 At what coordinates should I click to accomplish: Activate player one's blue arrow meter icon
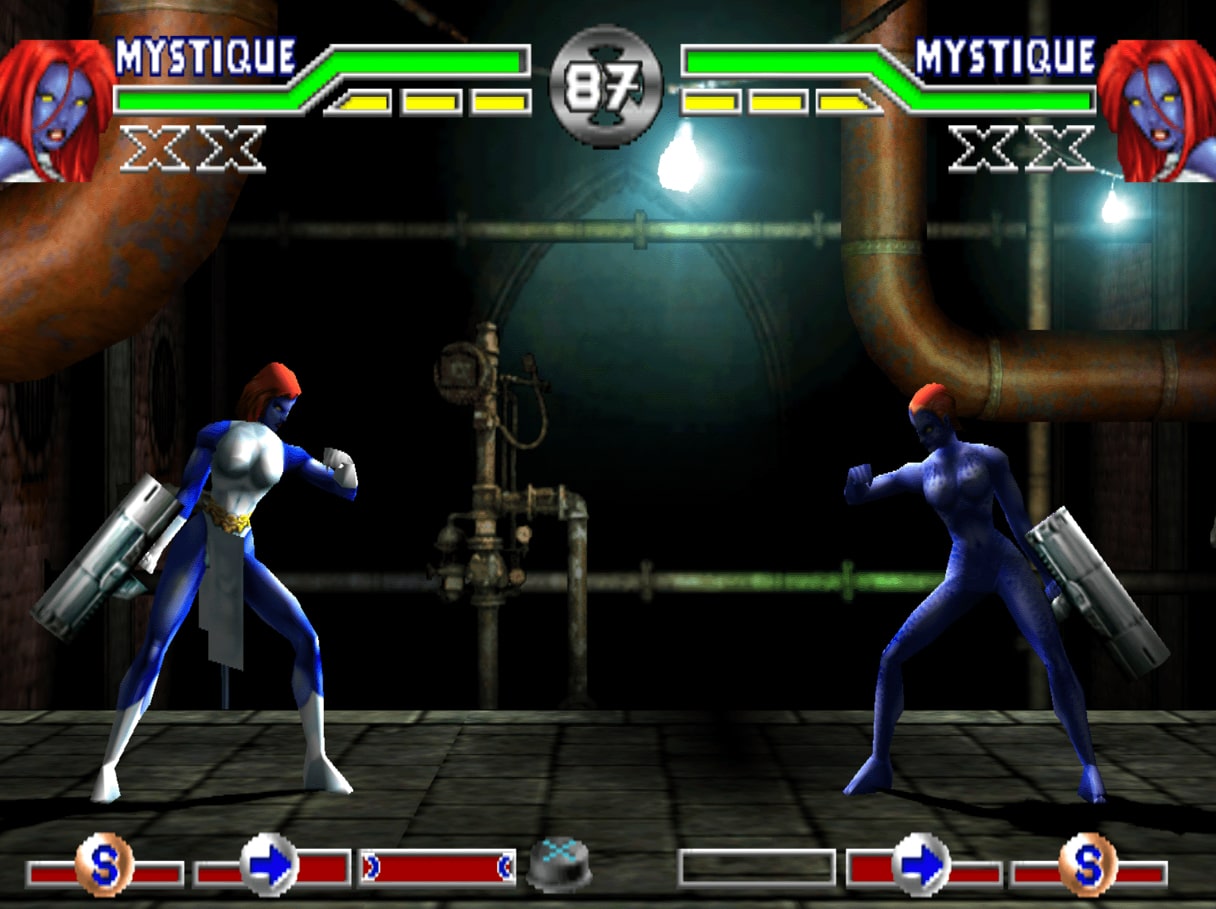click(x=270, y=865)
